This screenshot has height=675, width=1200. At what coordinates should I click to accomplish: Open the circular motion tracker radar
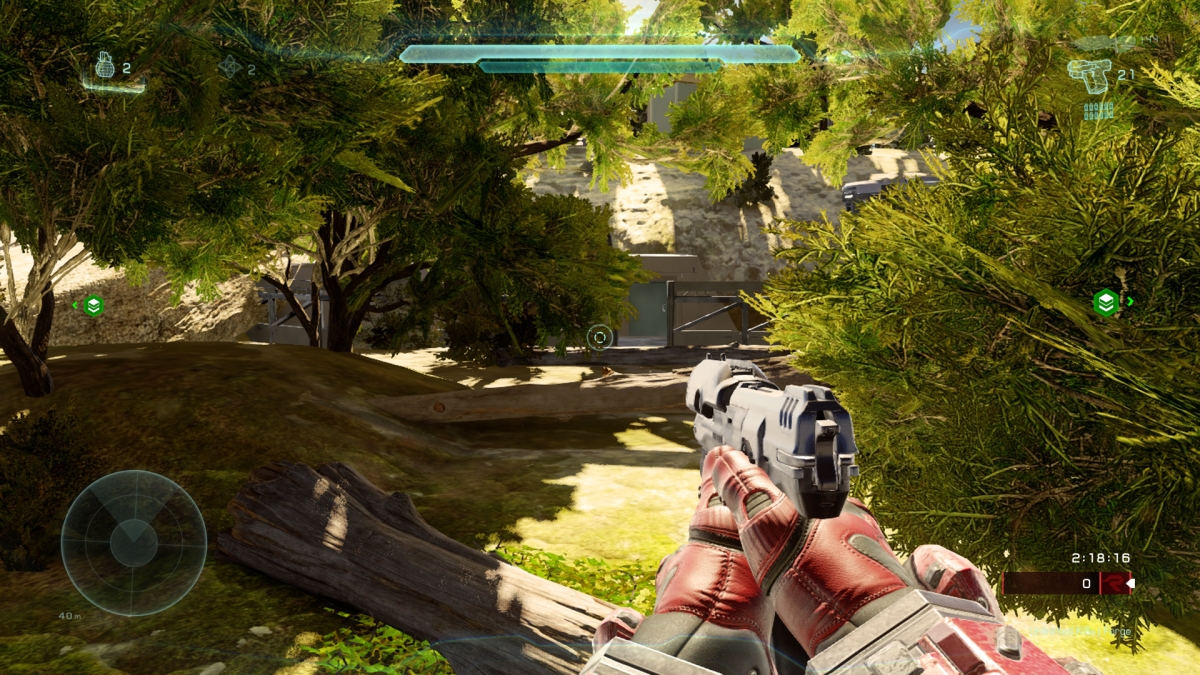134,543
